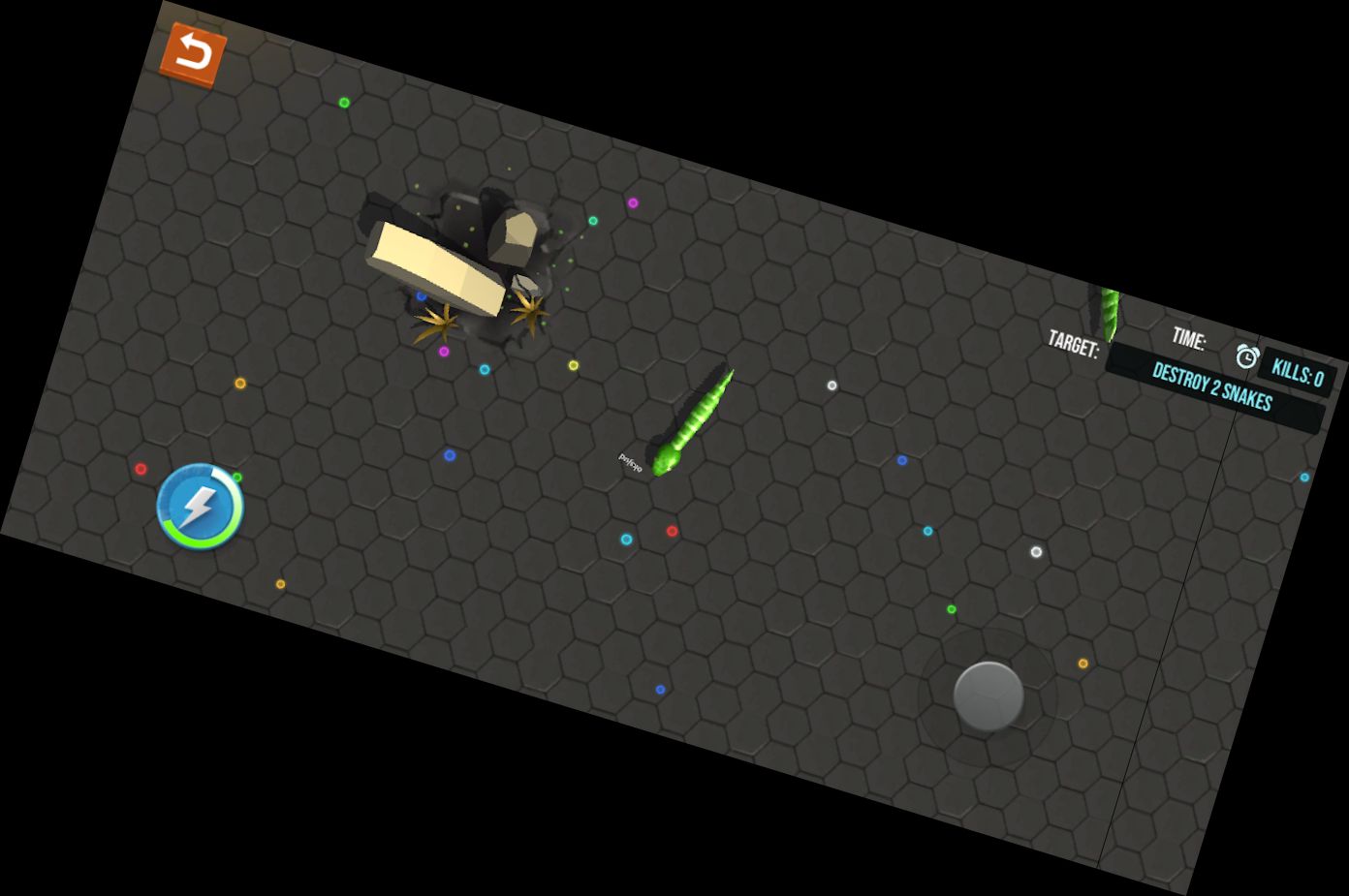Click the TIME: label in the HUD
Viewport: 1349px width, 896px height.
(1188, 337)
